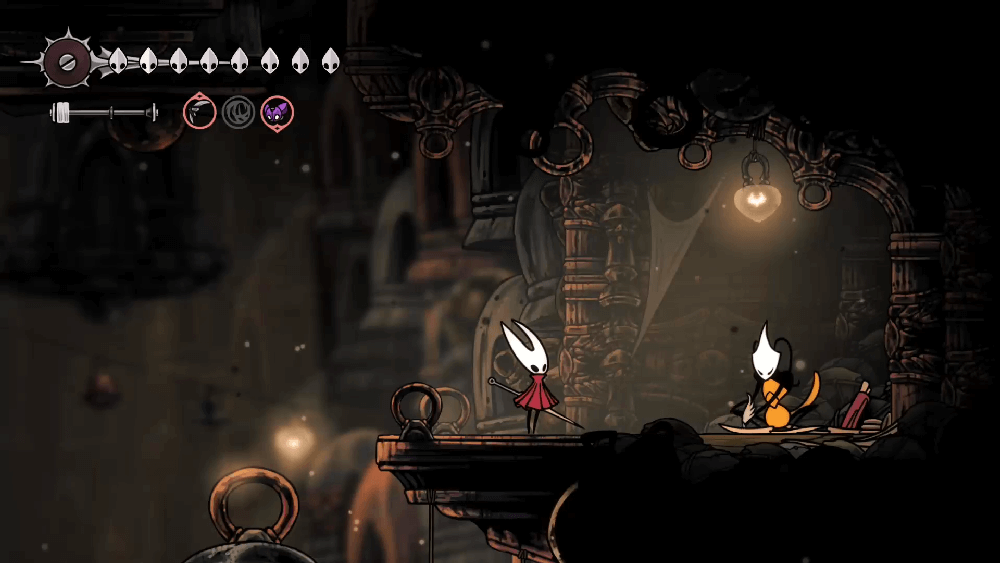Activate the purple creature tool icon

277,112
